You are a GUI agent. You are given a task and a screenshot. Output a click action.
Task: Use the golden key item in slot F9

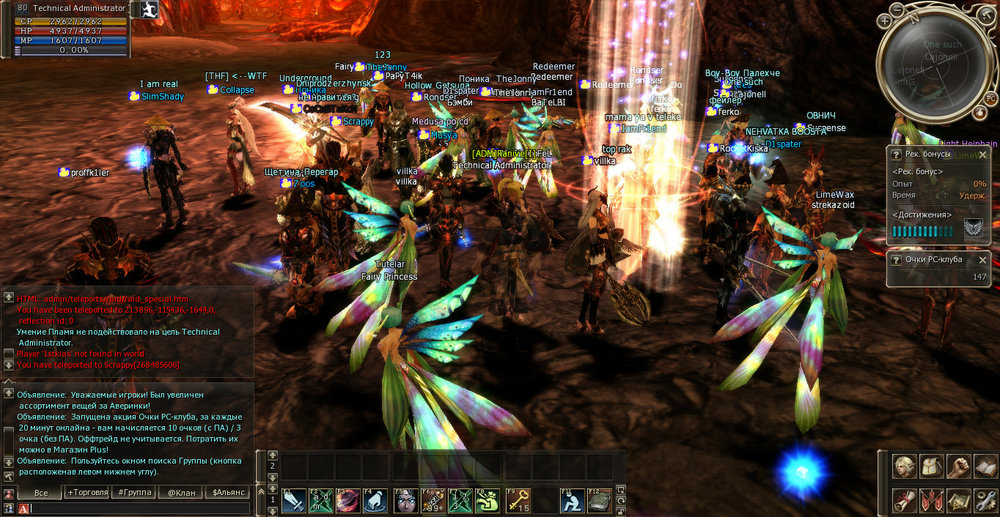[x=517, y=499]
